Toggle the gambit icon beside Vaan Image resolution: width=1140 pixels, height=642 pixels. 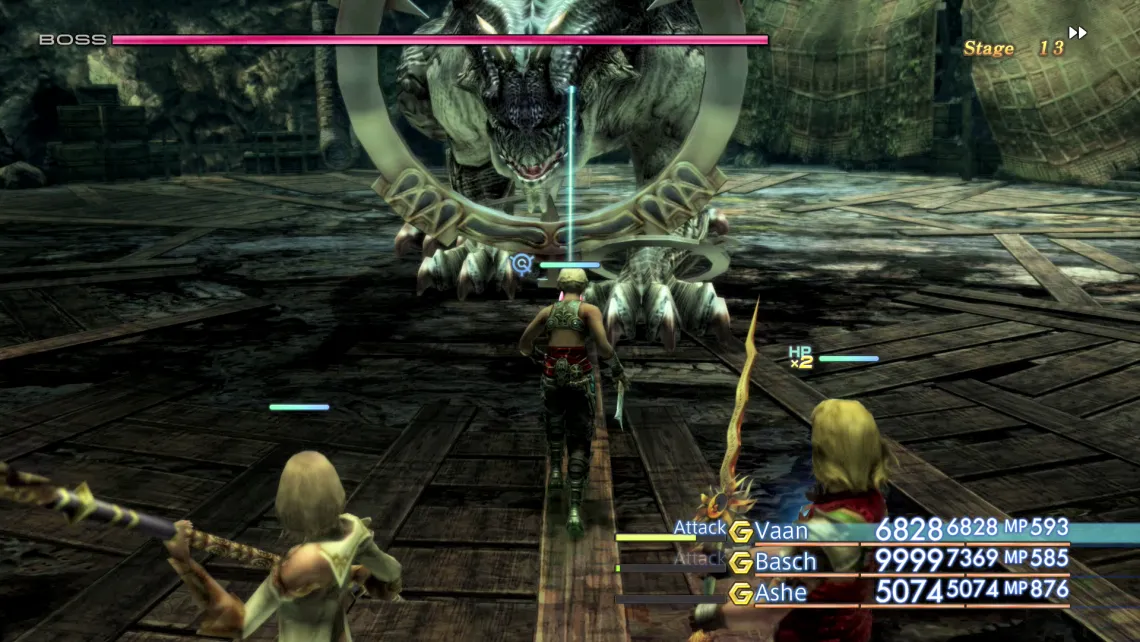740,532
